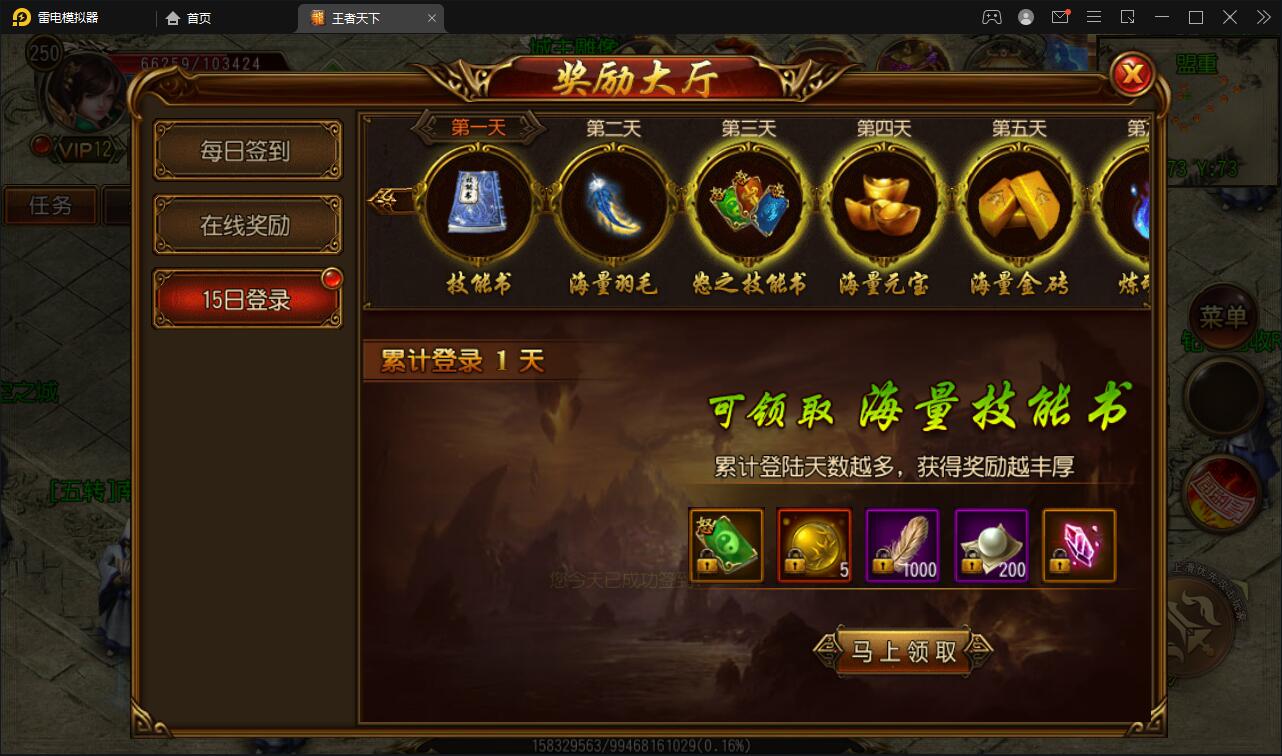This screenshot has height=756, width=1282.
Task: Click the locked red gem reward item
Action: pyautogui.click(x=1079, y=545)
